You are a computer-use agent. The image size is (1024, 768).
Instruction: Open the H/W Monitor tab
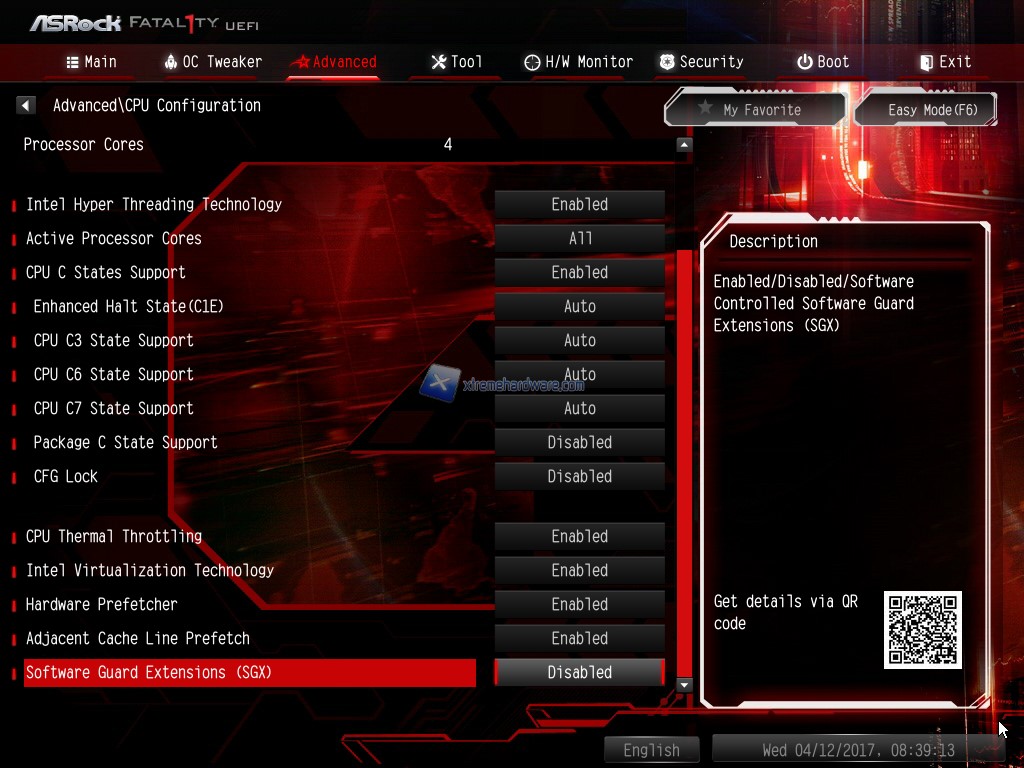pos(578,62)
